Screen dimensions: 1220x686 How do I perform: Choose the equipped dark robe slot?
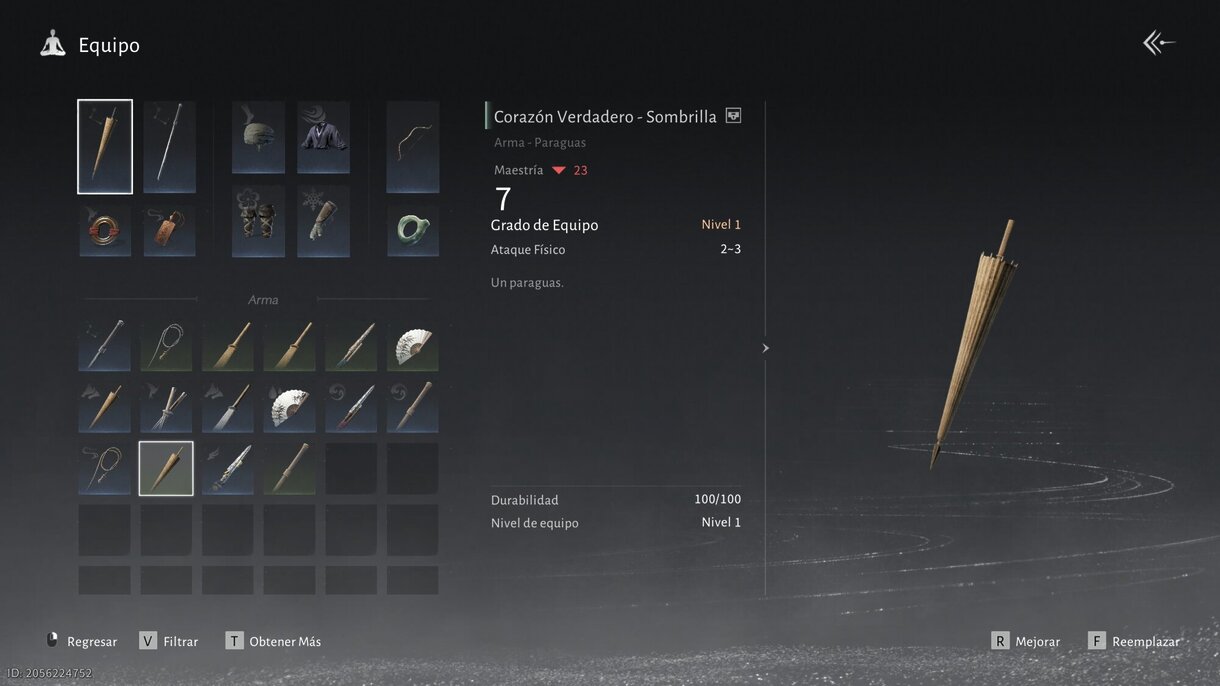pos(323,137)
